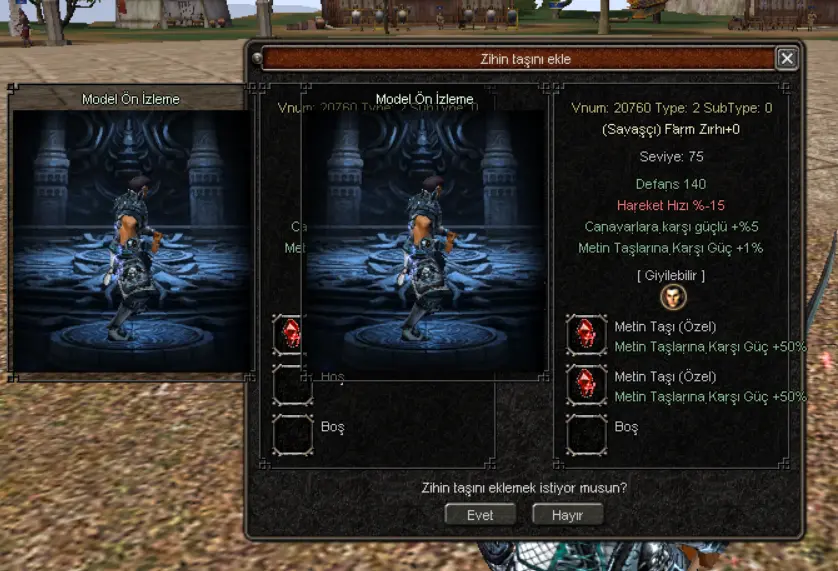This screenshot has width=838, height=571.
Task: Close the Zihin taşını ekle window
Action: tap(787, 59)
